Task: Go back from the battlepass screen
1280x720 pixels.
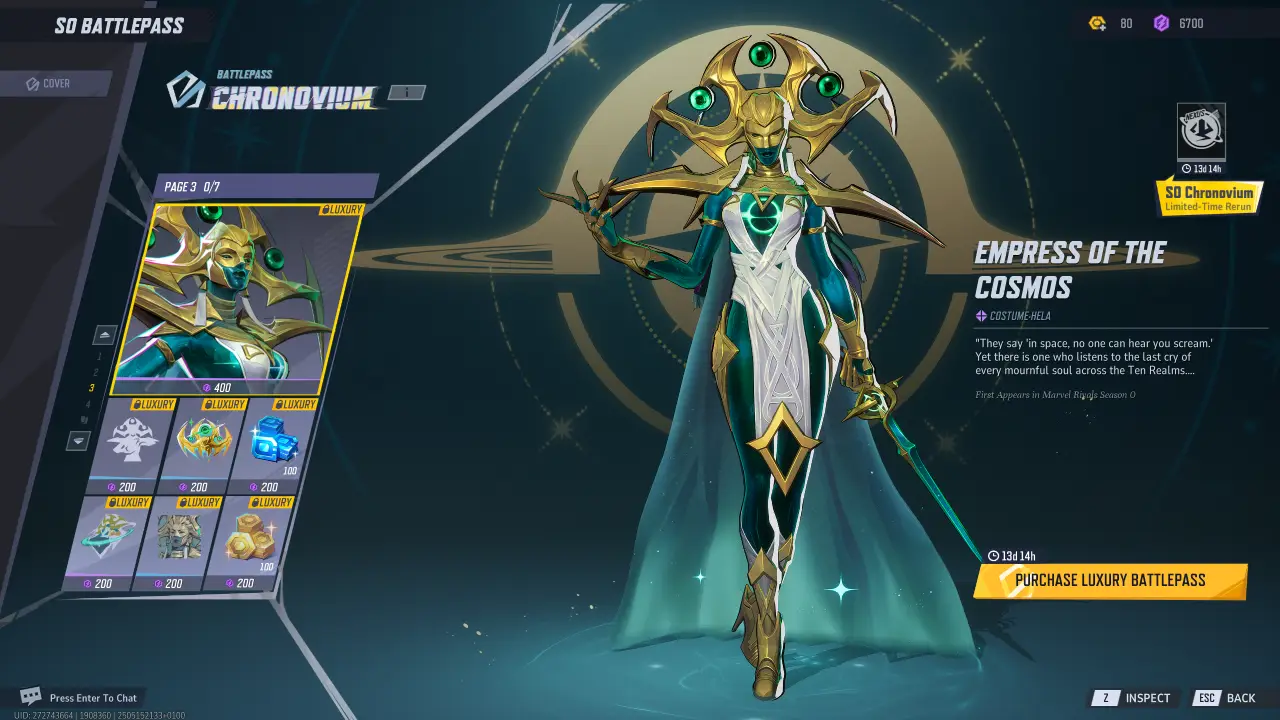Action: tap(1226, 698)
